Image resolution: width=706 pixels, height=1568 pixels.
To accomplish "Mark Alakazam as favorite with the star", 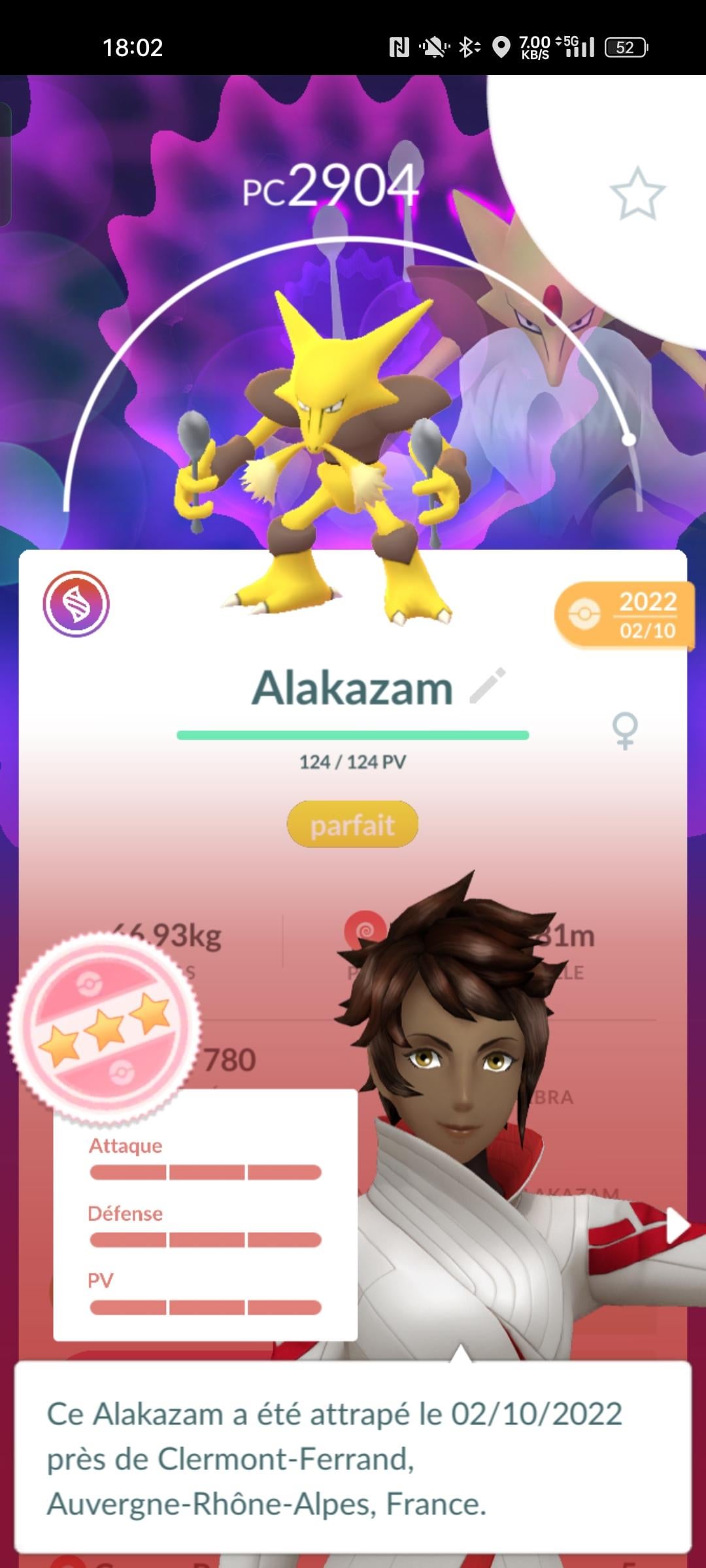I will [x=637, y=193].
